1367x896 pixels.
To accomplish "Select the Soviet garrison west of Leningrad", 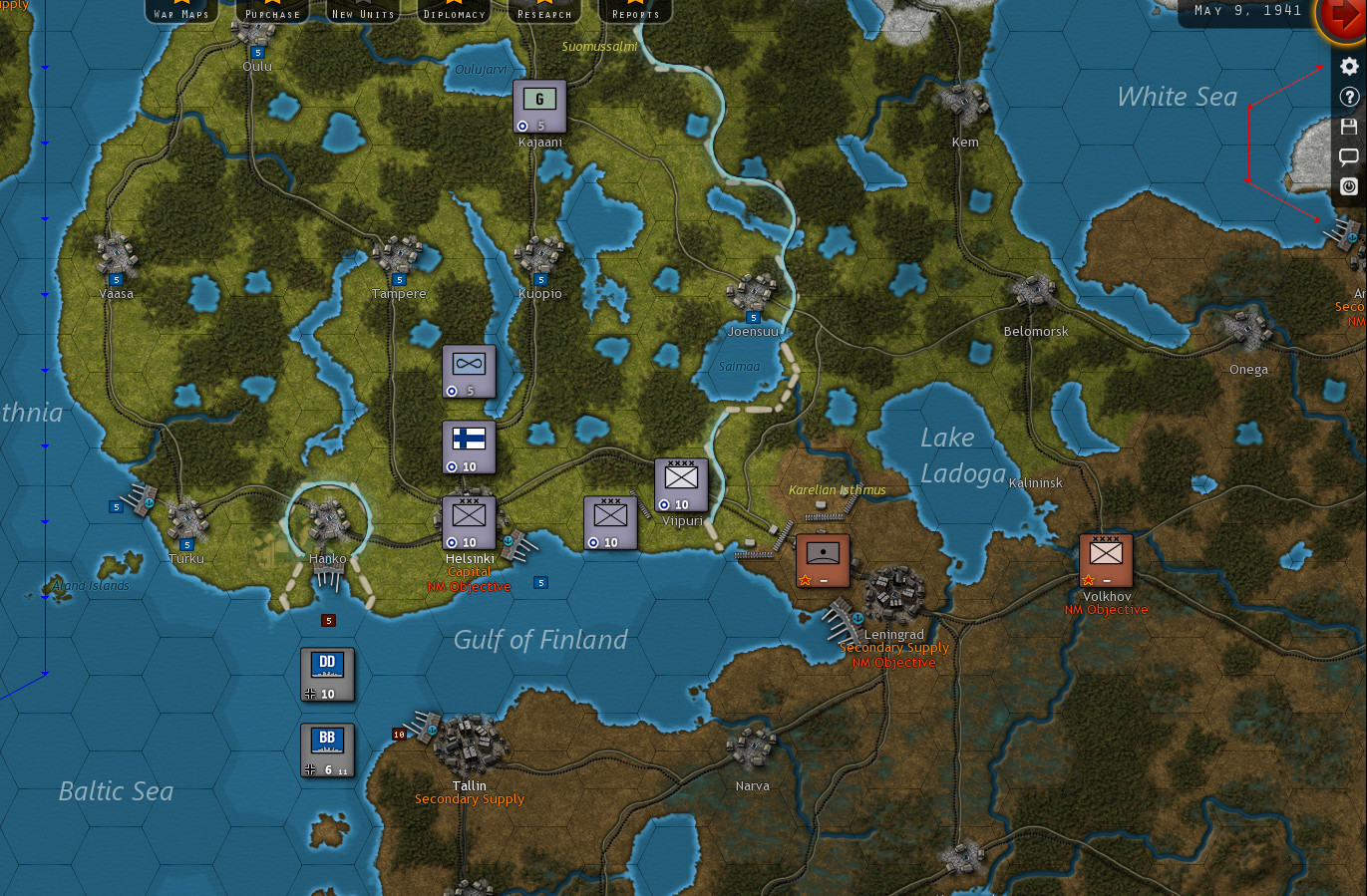I will click(822, 556).
